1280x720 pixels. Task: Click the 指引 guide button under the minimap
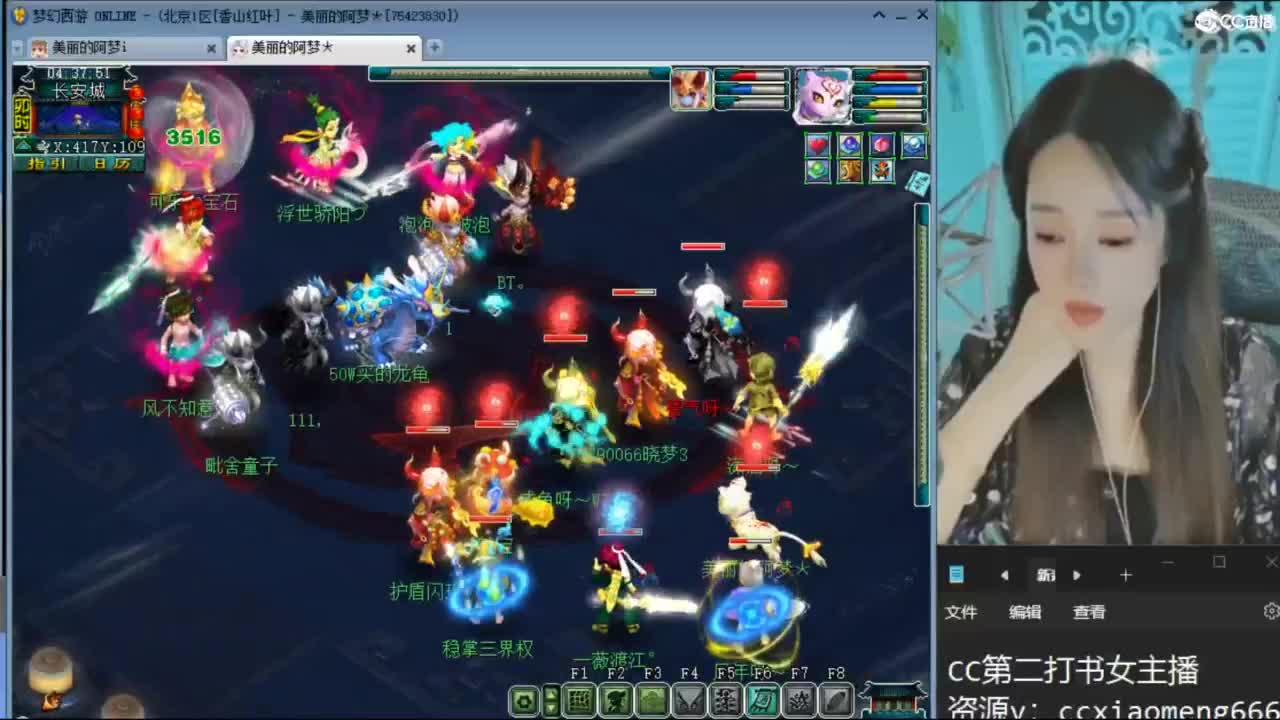(46, 164)
